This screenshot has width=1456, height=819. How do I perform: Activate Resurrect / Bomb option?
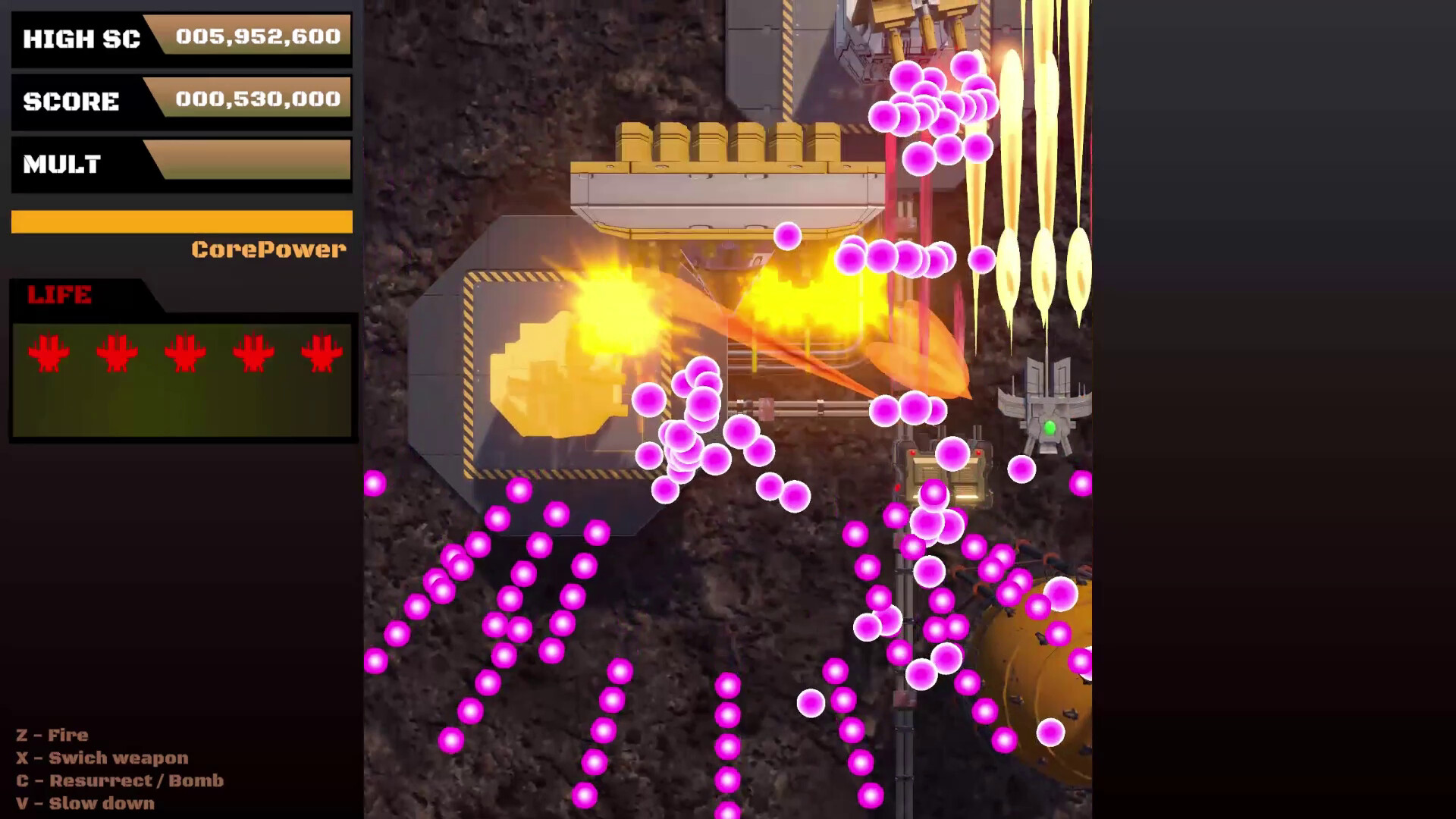(121, 780)
